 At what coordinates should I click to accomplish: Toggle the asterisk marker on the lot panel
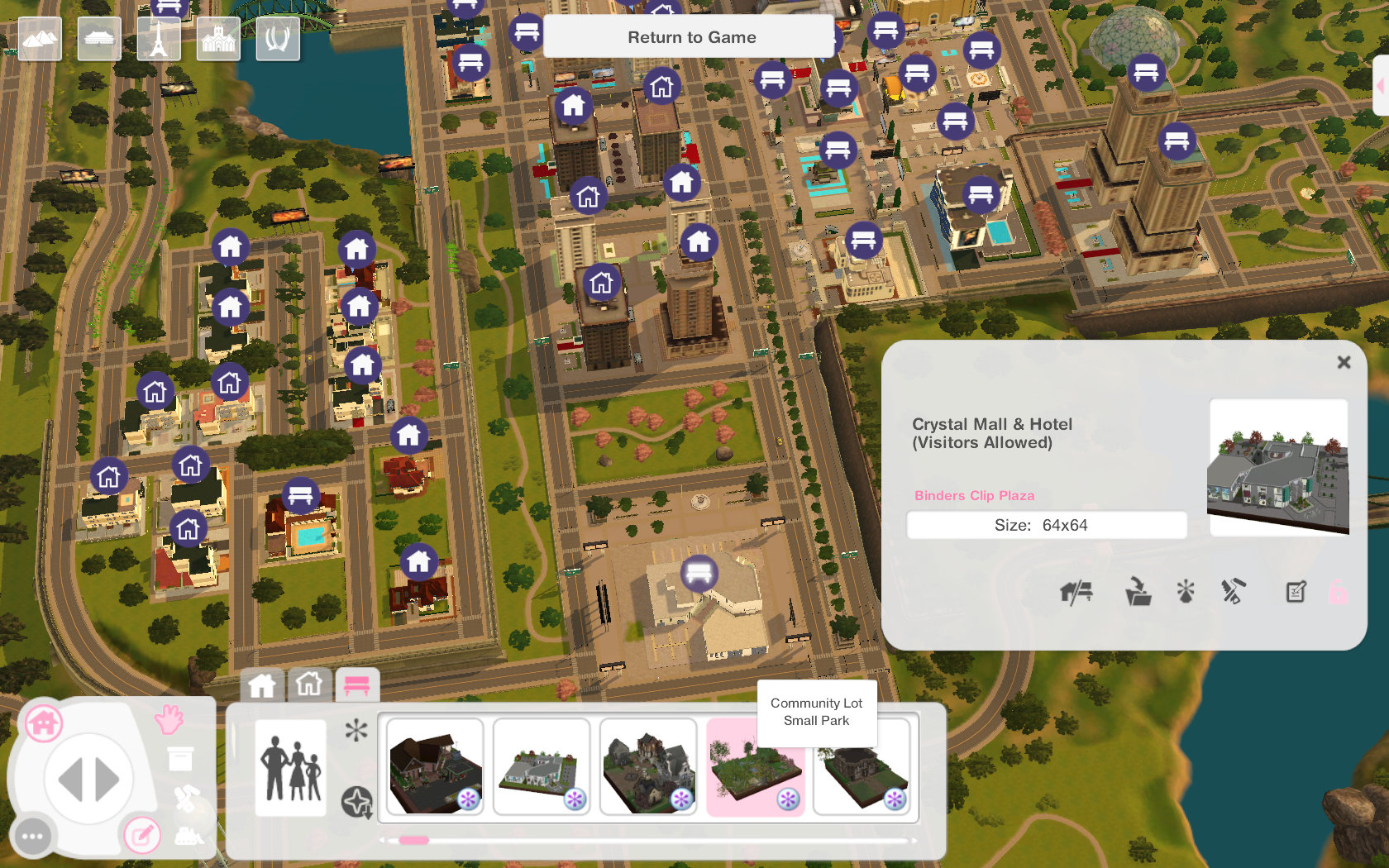pos(1186,591)
